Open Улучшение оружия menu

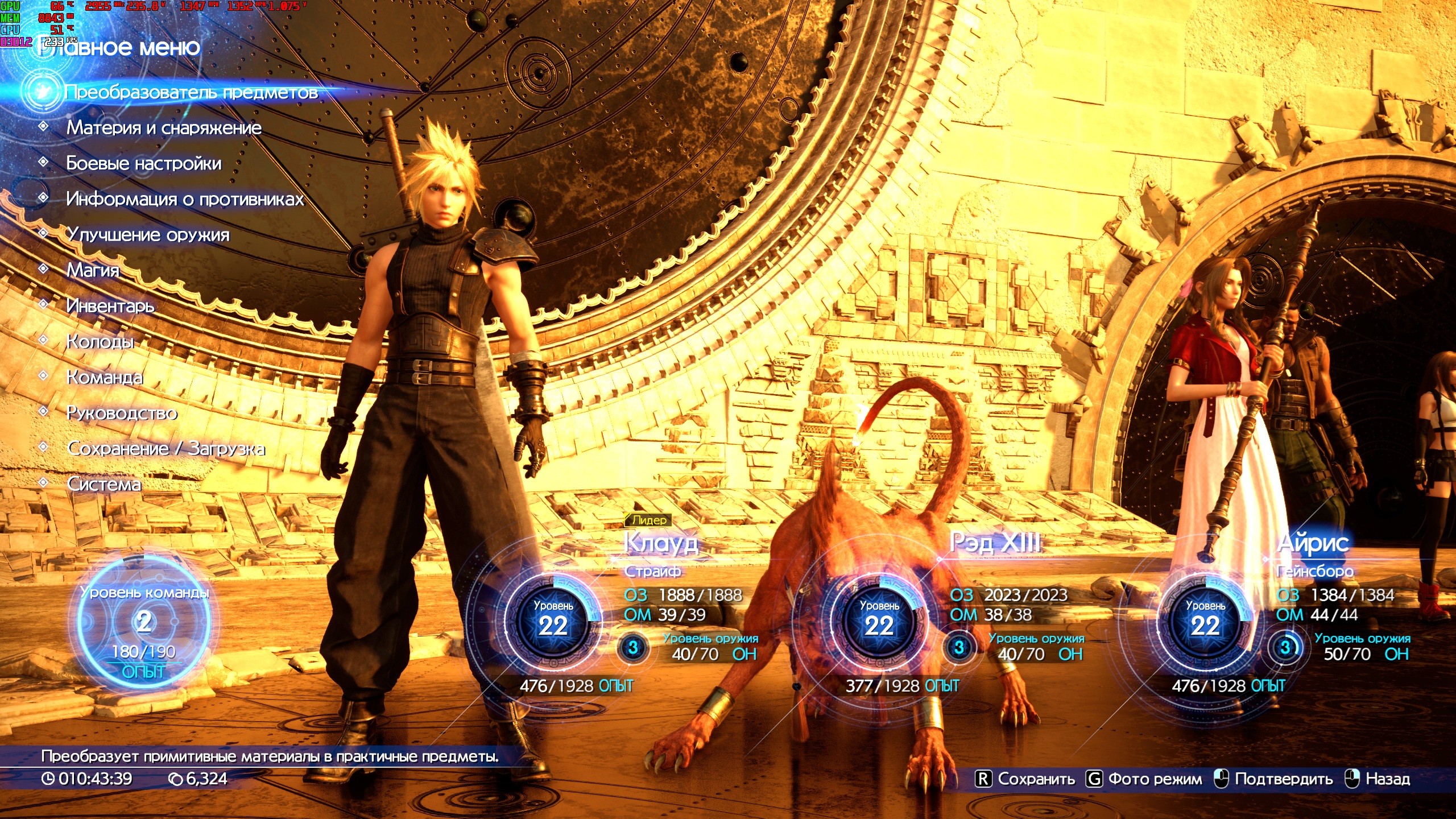(x=148, y=234)
